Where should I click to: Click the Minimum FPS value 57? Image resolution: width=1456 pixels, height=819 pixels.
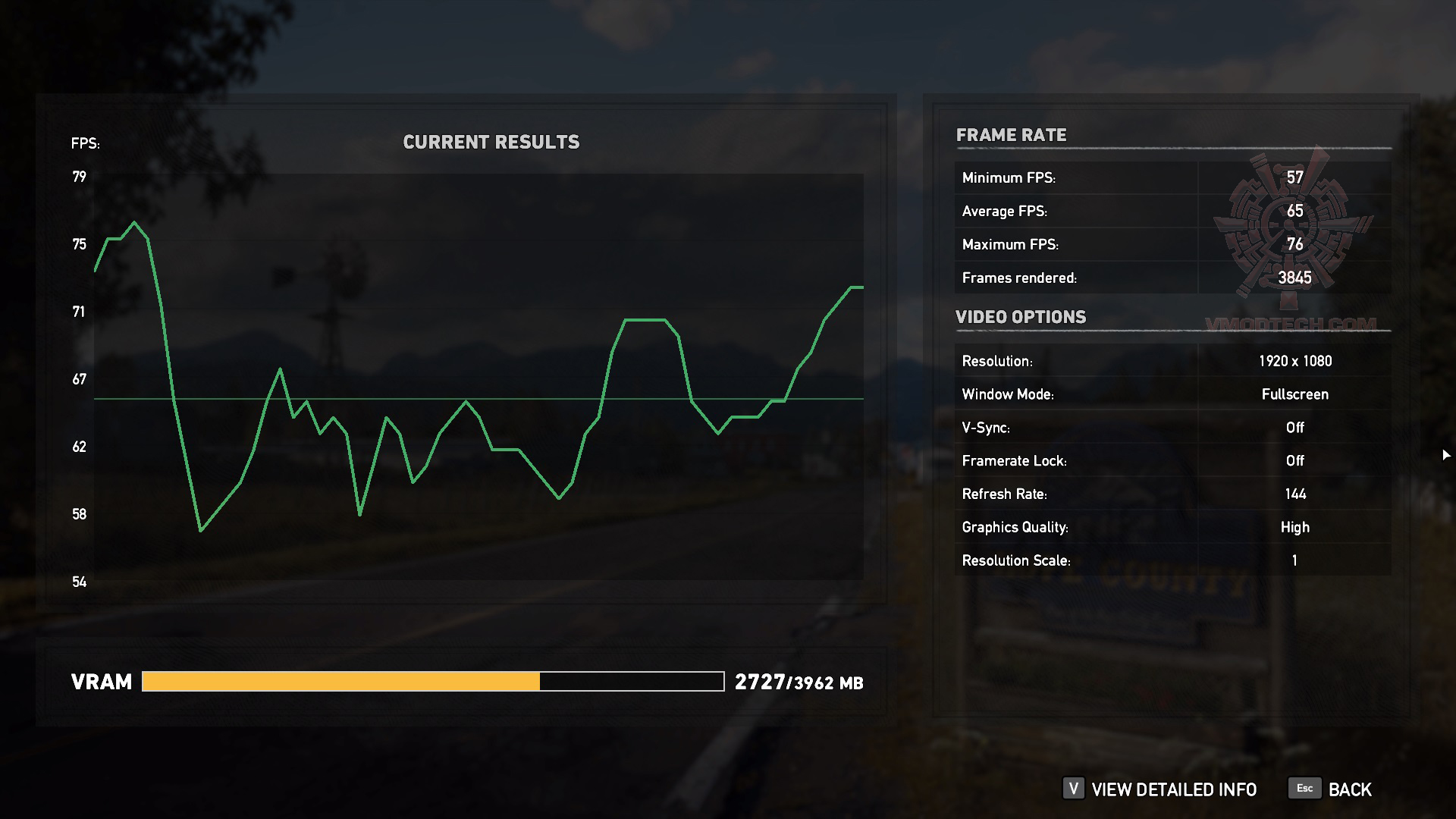(x=1294, y=177)
